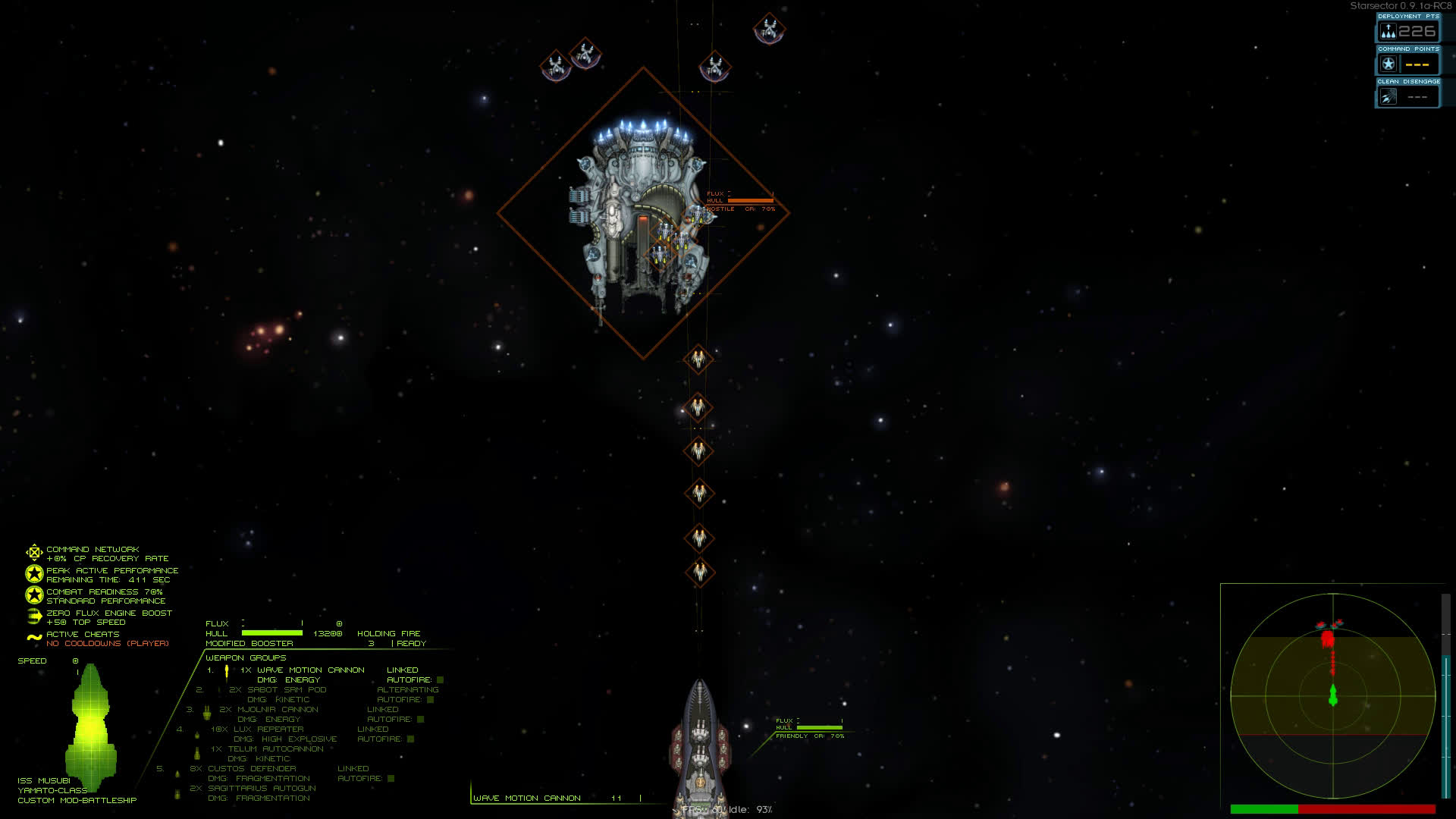The image size is (1456, 819).
Task: Select the Command Network status icon
Action: tap(34, 553)
